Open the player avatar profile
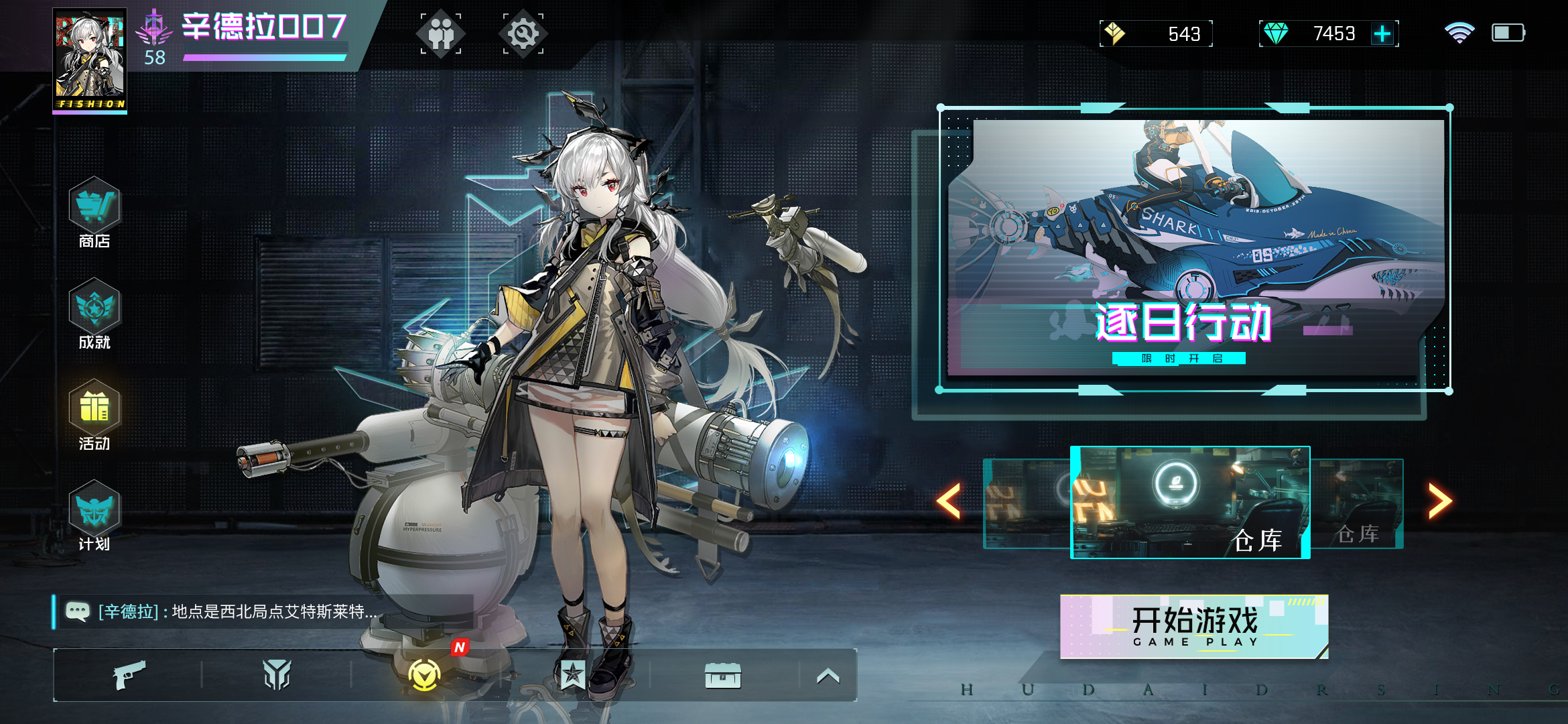This screenshot has width=1568, height=724. 90,60
